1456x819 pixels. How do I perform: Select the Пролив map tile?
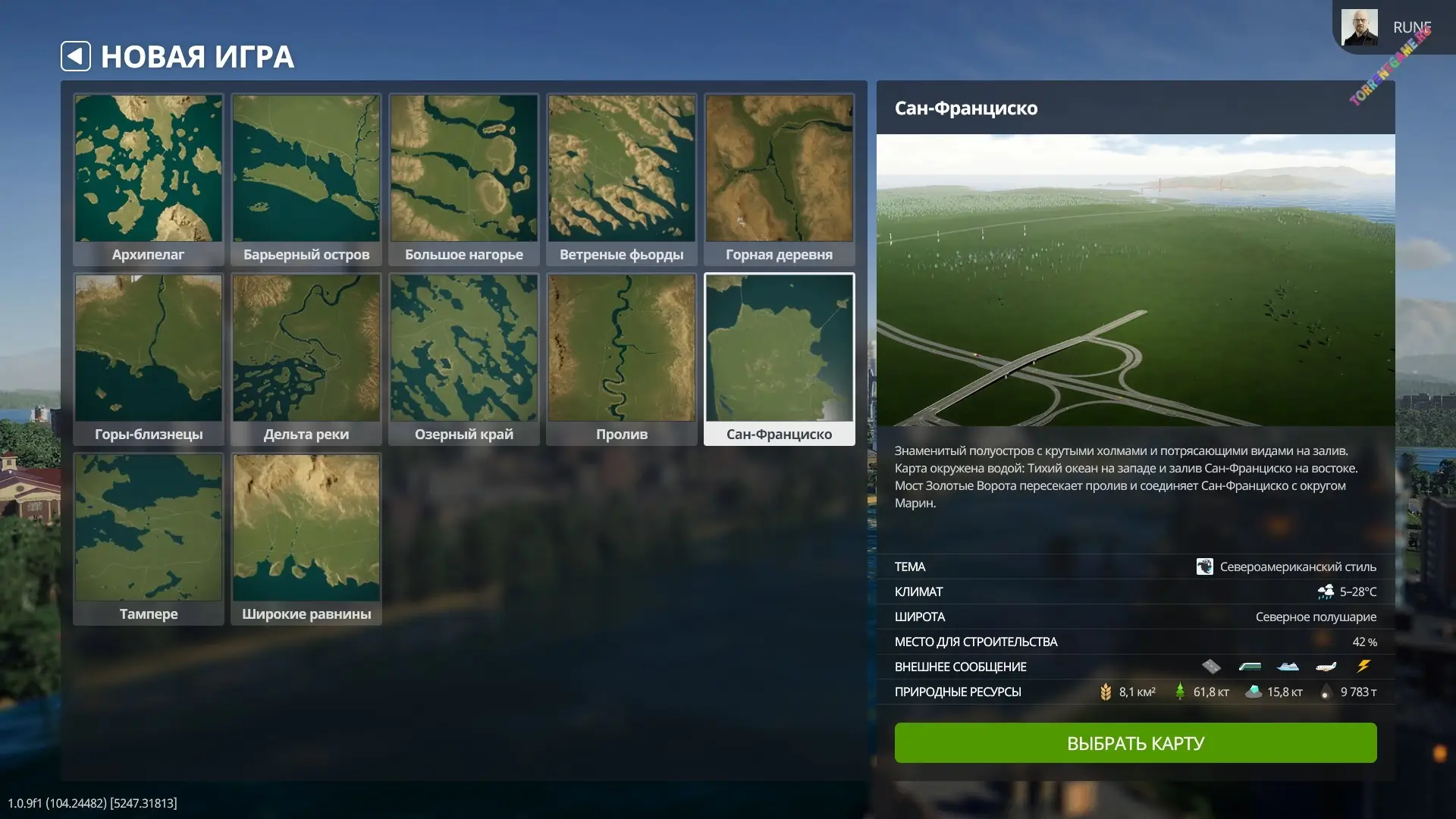pos(622,359)
